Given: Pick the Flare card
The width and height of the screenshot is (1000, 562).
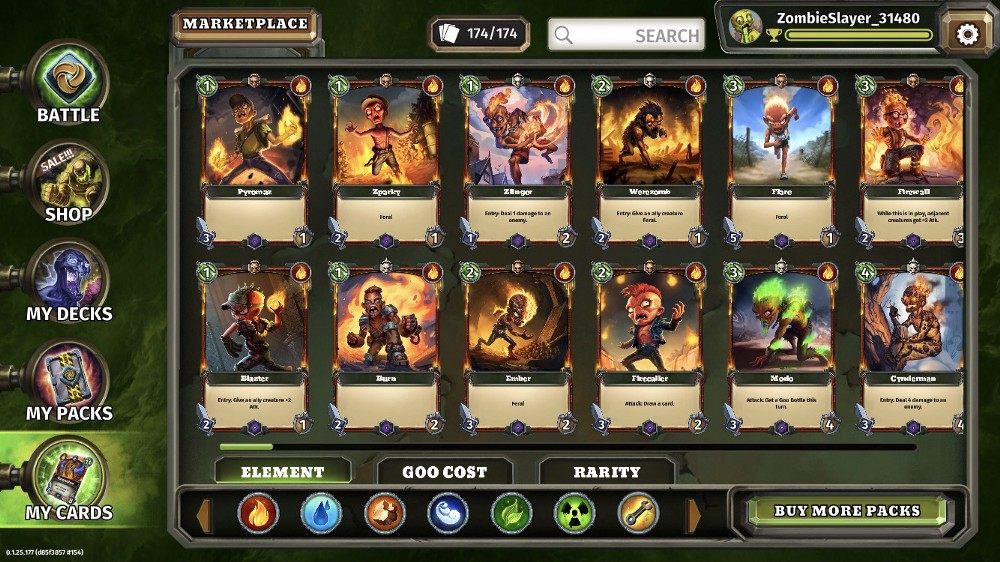Looking at the screenshot, I should (781, 160).
